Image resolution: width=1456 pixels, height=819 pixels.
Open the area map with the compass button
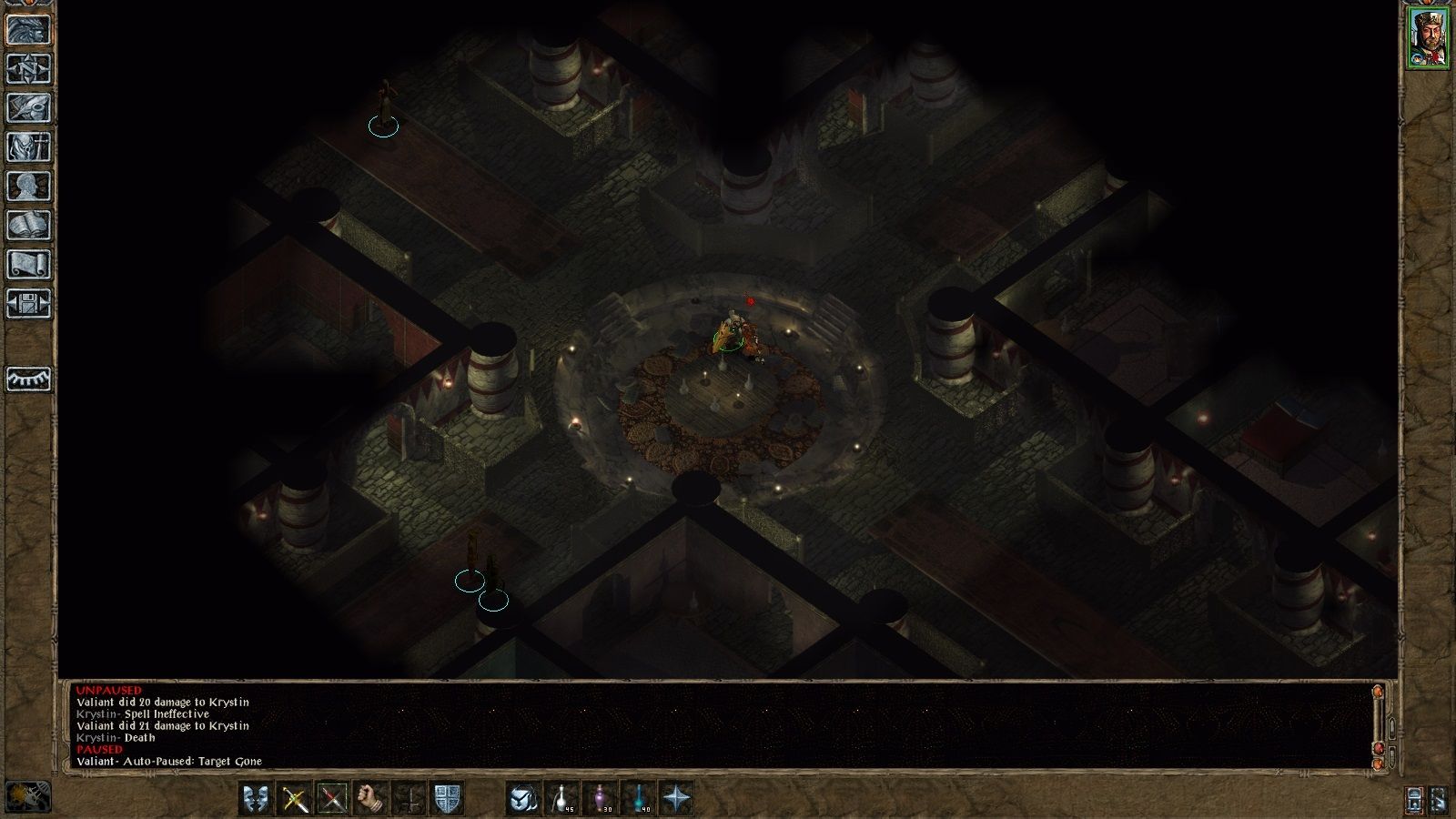point(28,68)
